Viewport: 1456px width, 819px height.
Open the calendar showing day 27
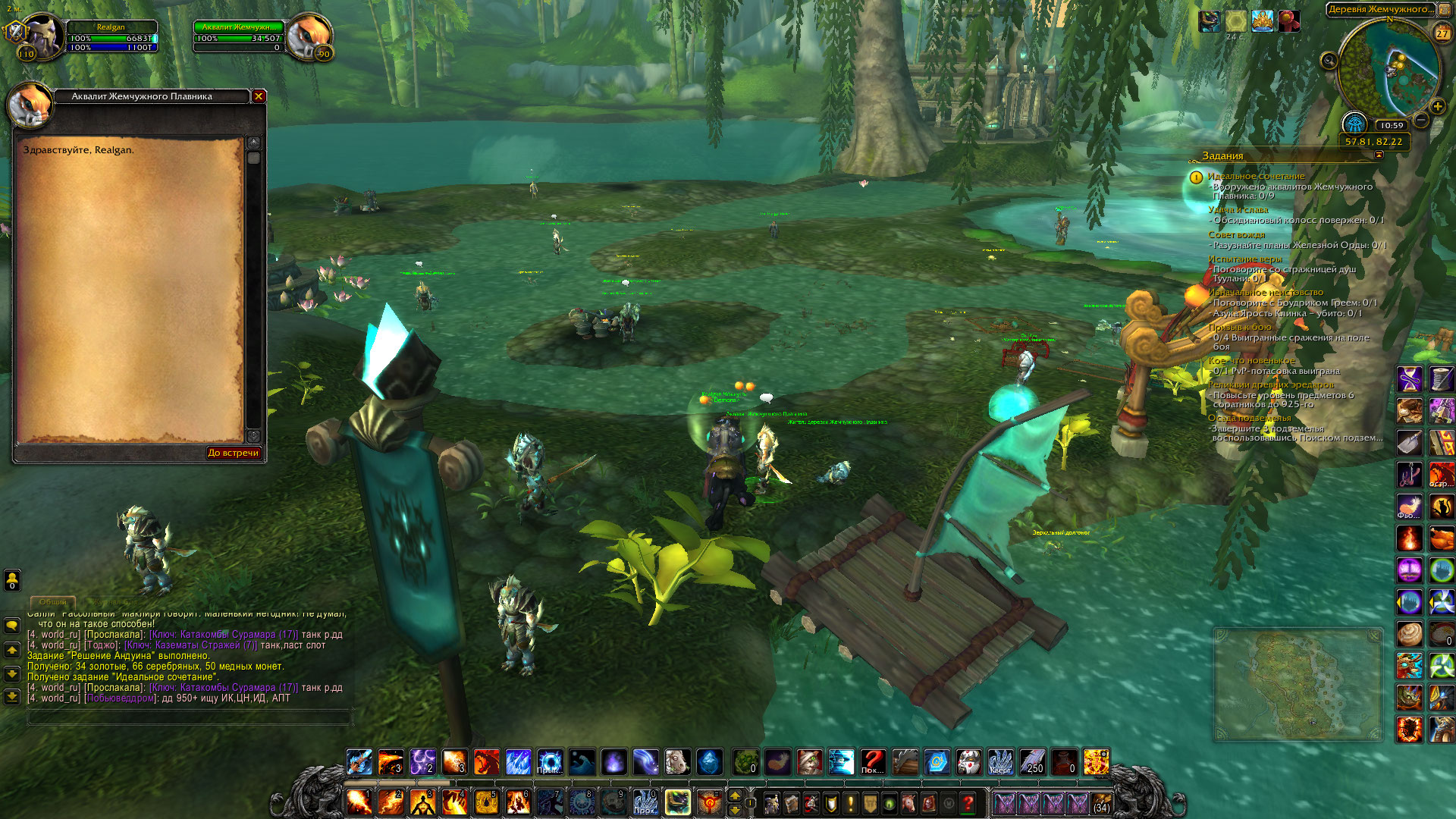[1442, 33]
